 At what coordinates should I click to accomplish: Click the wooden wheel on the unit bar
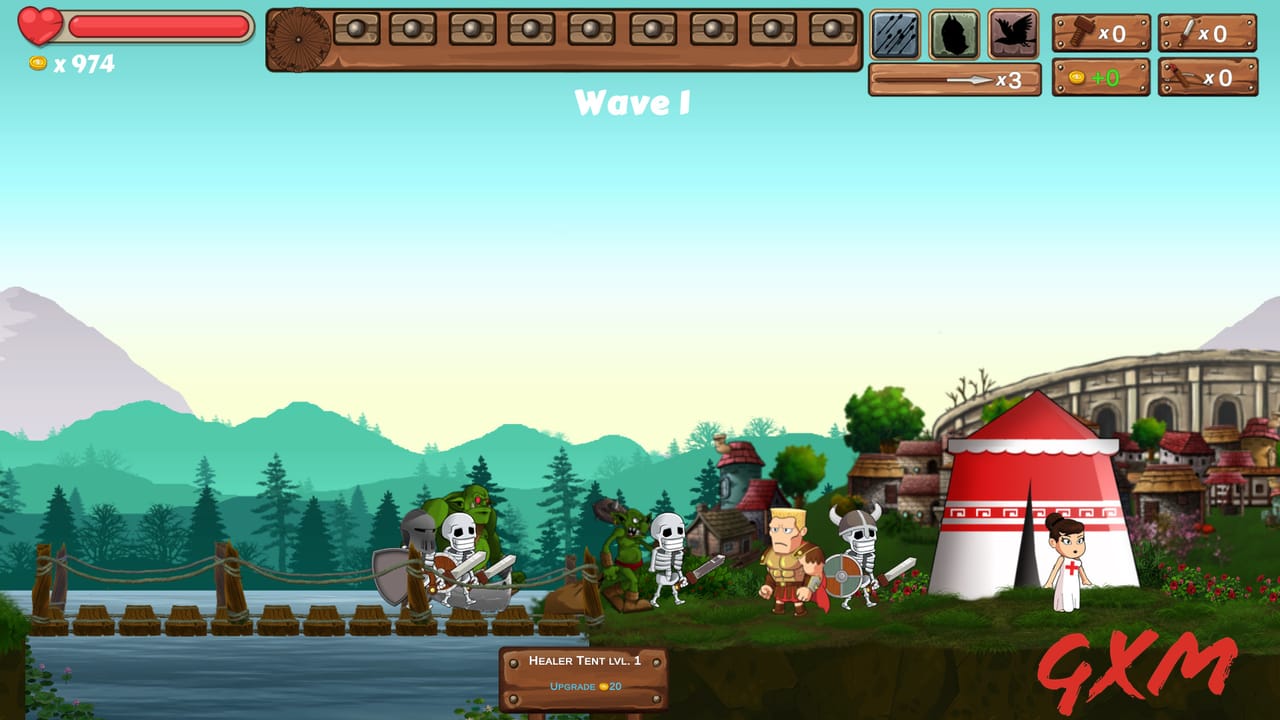(x=297, y=41)
